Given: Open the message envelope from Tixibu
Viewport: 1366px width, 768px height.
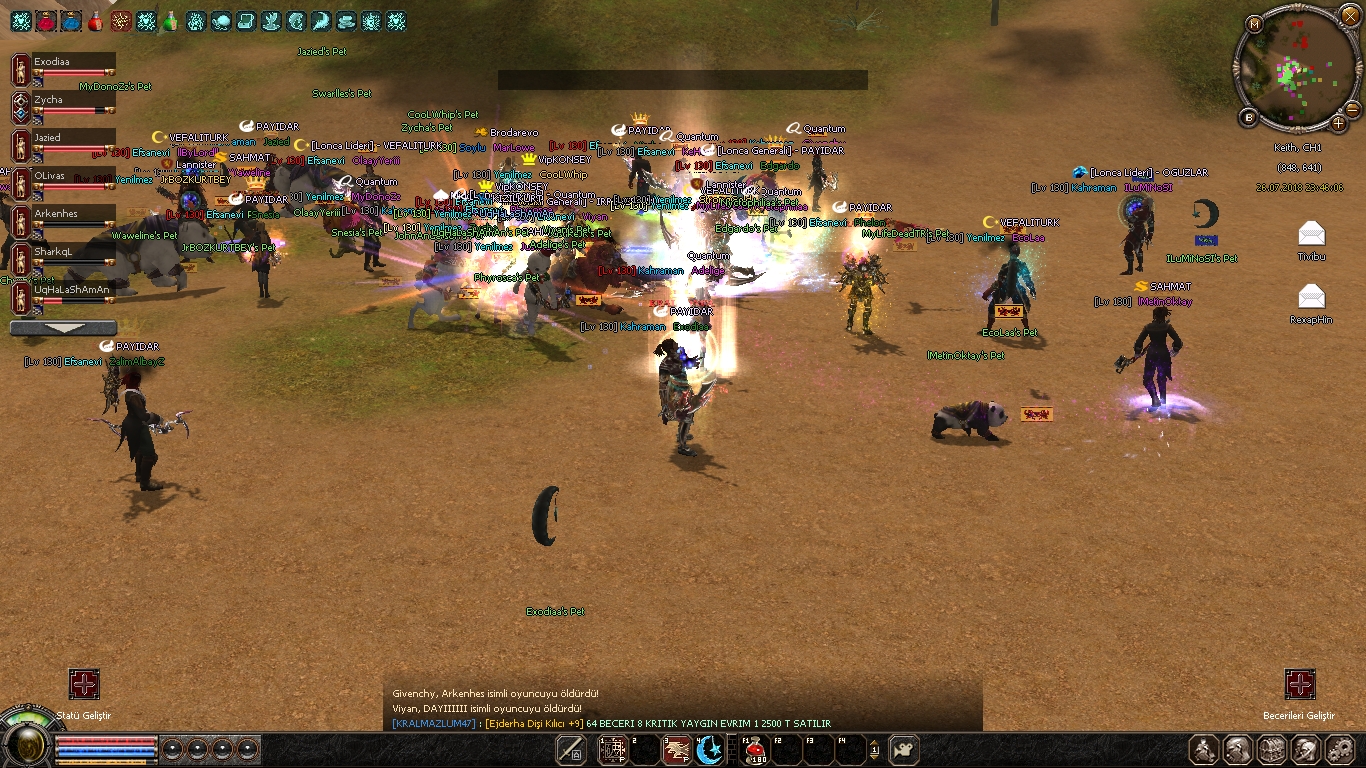Looking at the screenshot, I should click(1311, 234).
